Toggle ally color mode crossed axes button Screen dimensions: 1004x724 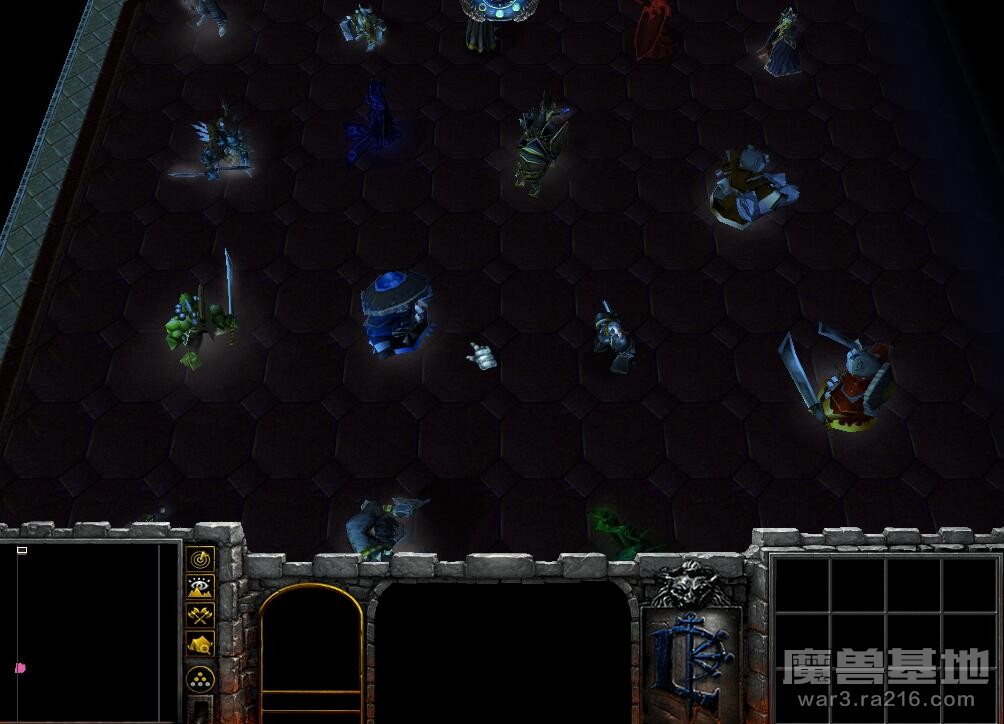pos(201,616)
